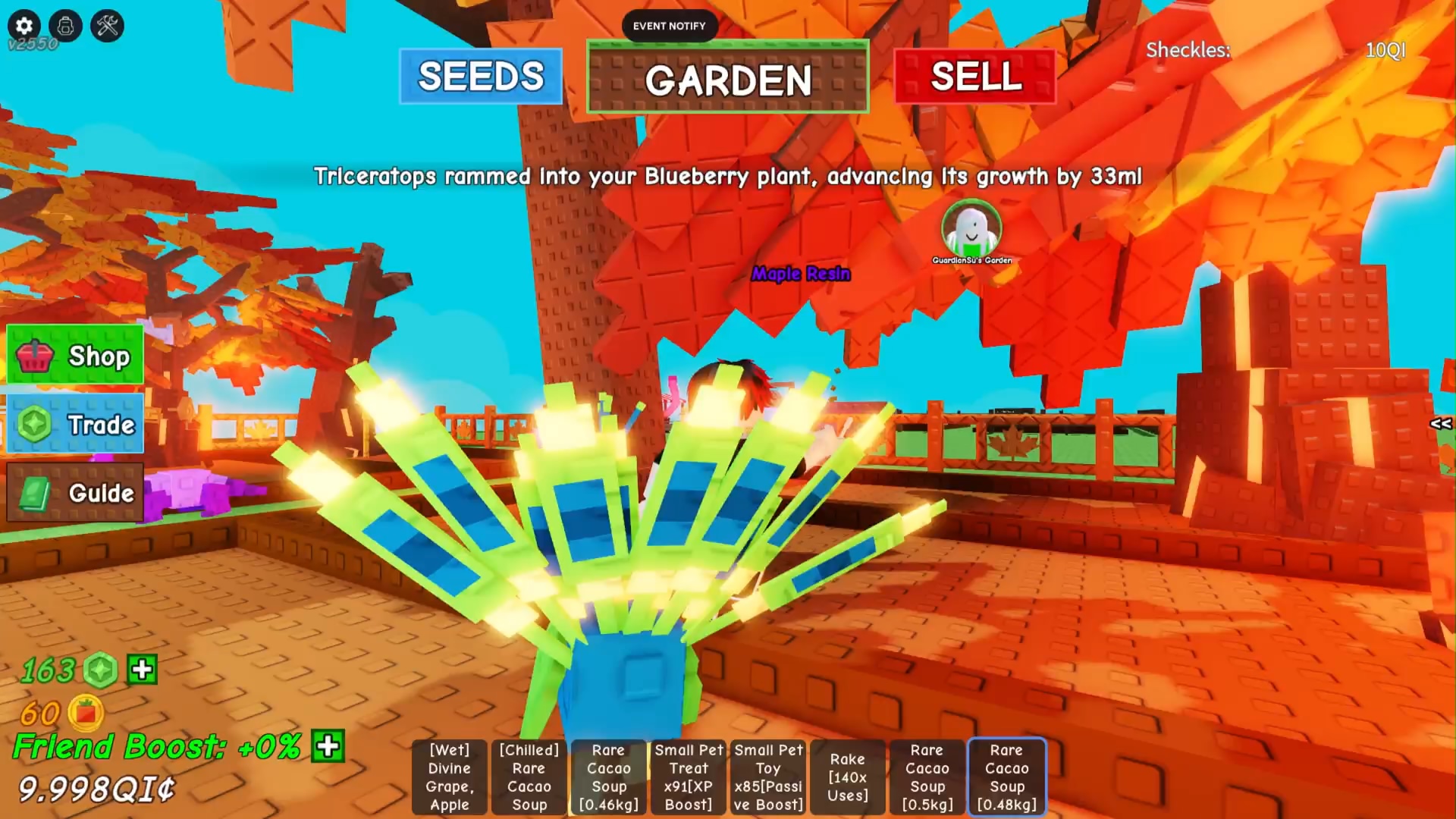Click the red Sell button
The height and width of the screenshot is (819, 1456).
[x=975, y=77]
